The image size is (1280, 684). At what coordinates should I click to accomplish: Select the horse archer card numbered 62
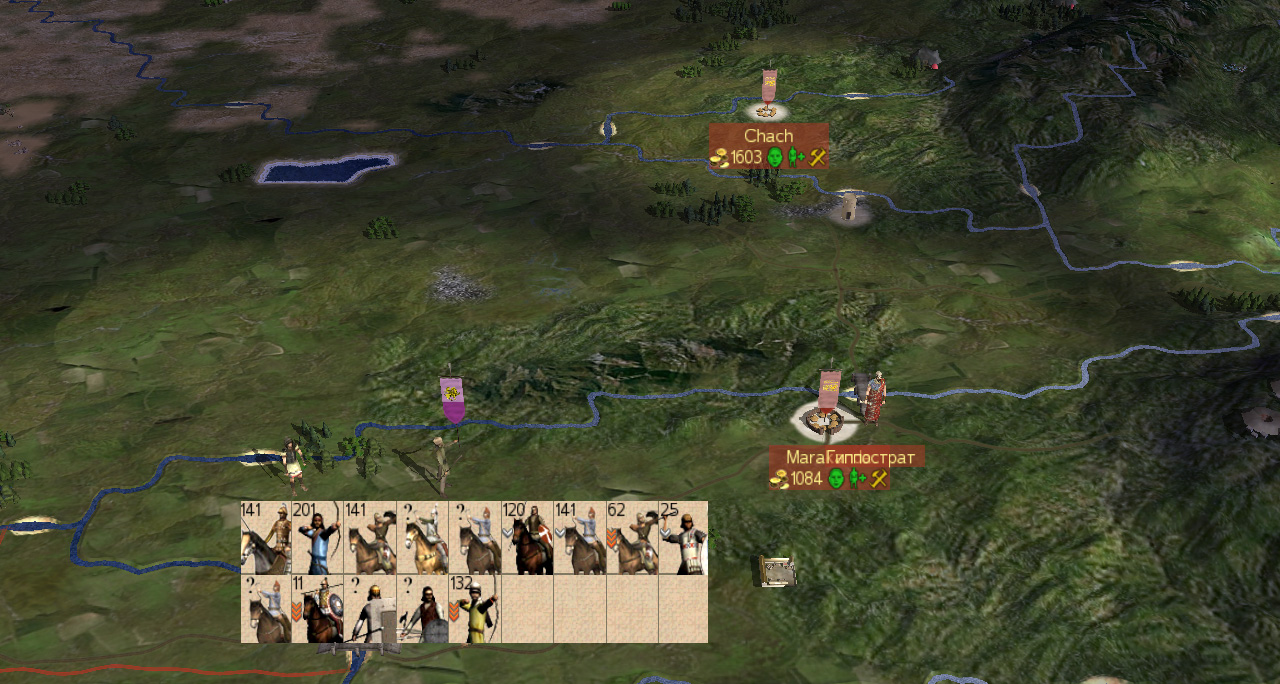(631, 538)
